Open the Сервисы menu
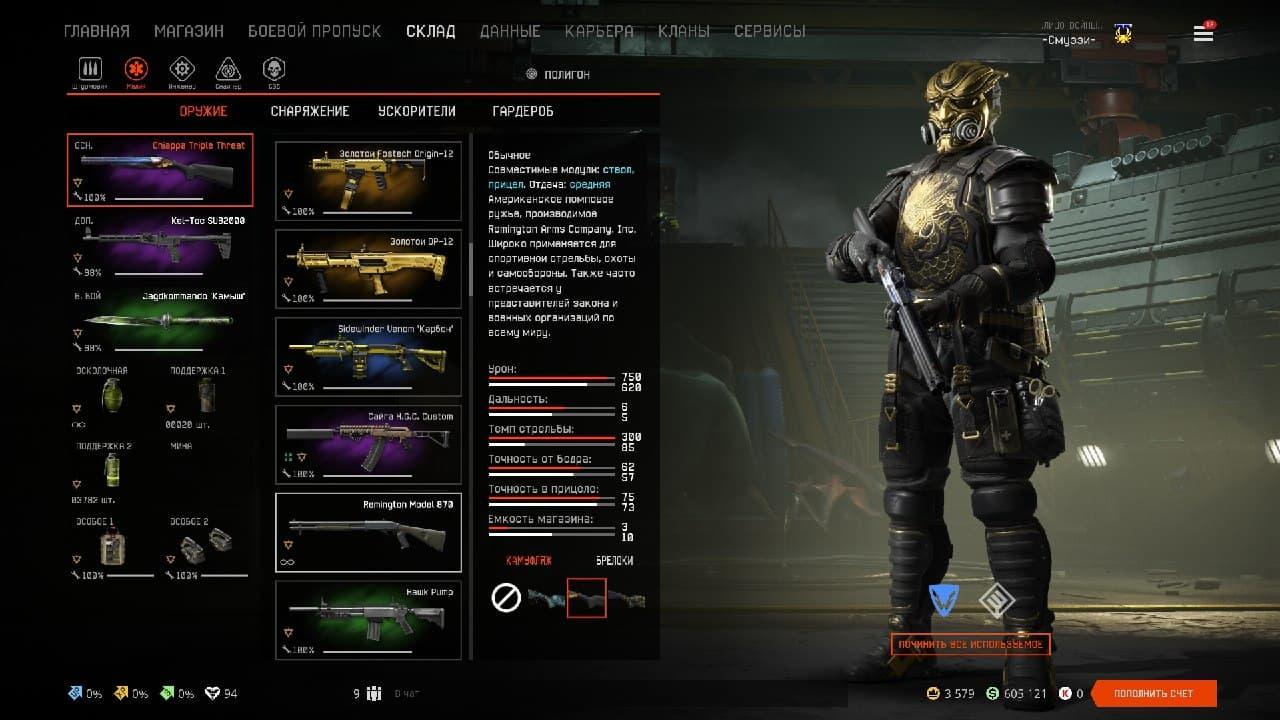The height and width of the screenshot is (720, 1280). coord(769,31)
